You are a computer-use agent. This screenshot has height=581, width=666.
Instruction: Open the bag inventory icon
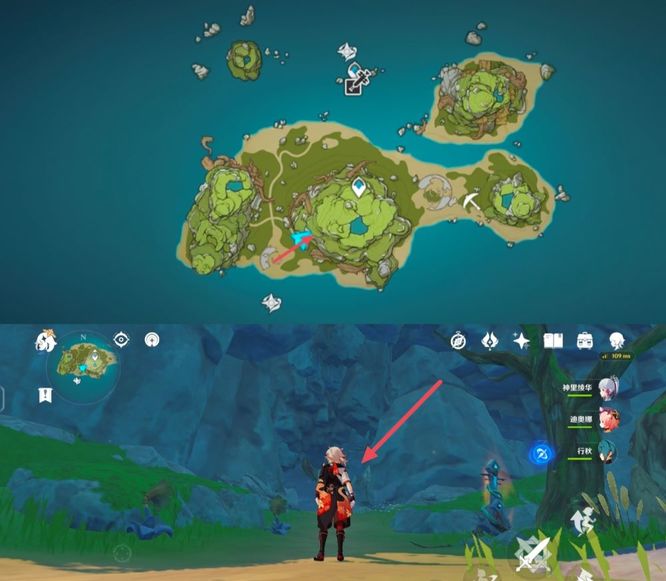tap(585, 341)
